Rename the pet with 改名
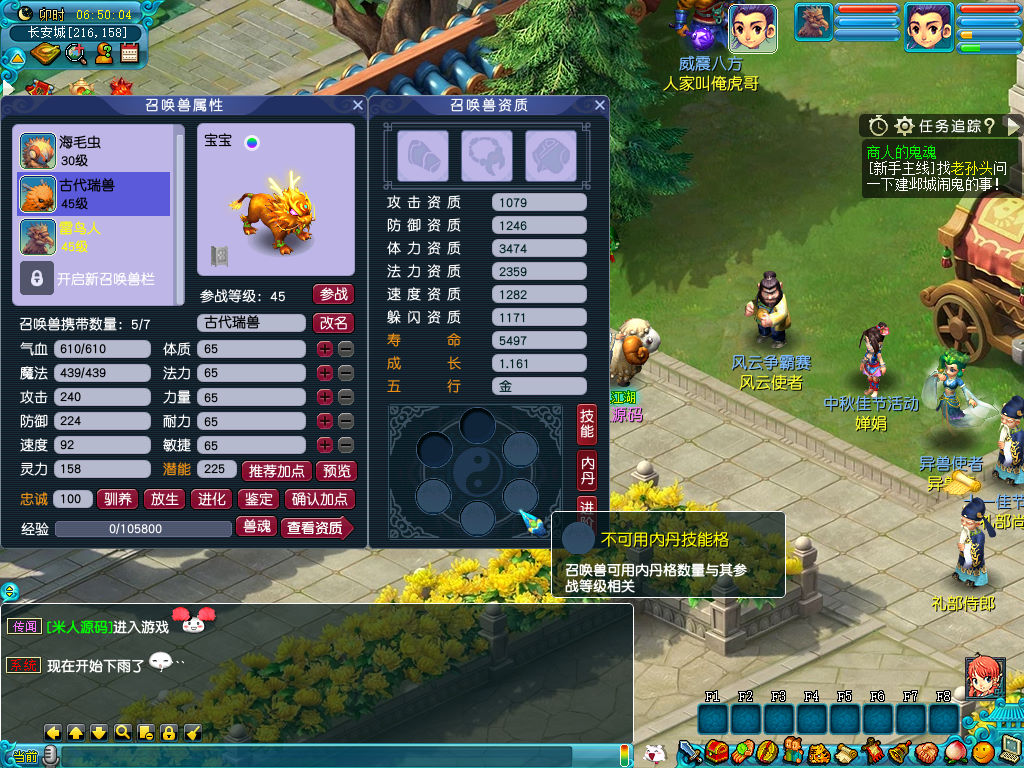Viewport: 1024px width, 768px height. coord(334,323)
